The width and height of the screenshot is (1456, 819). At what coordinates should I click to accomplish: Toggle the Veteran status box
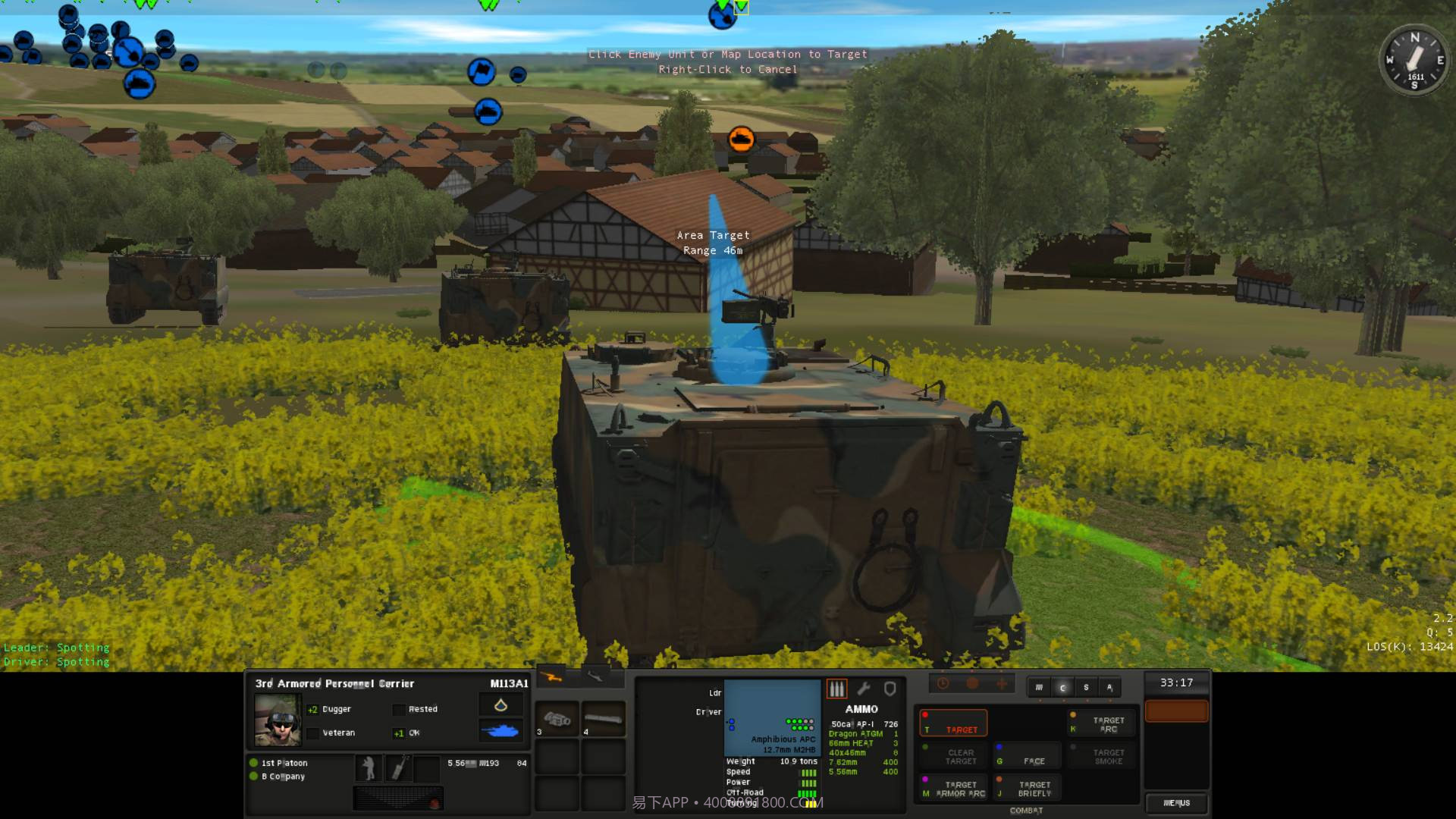click(x=313, y=733)
